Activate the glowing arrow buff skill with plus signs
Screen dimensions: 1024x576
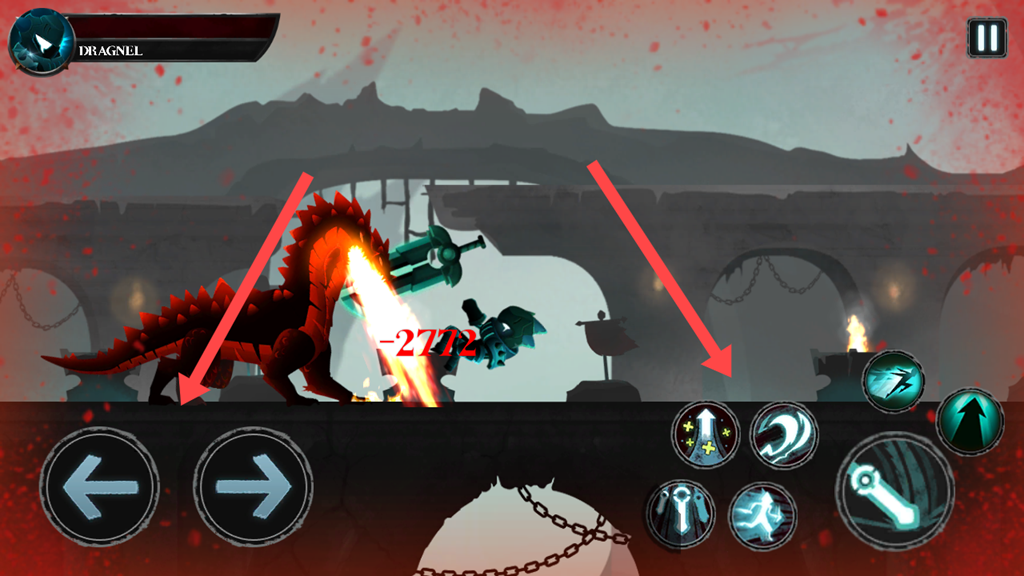(706, 435)
